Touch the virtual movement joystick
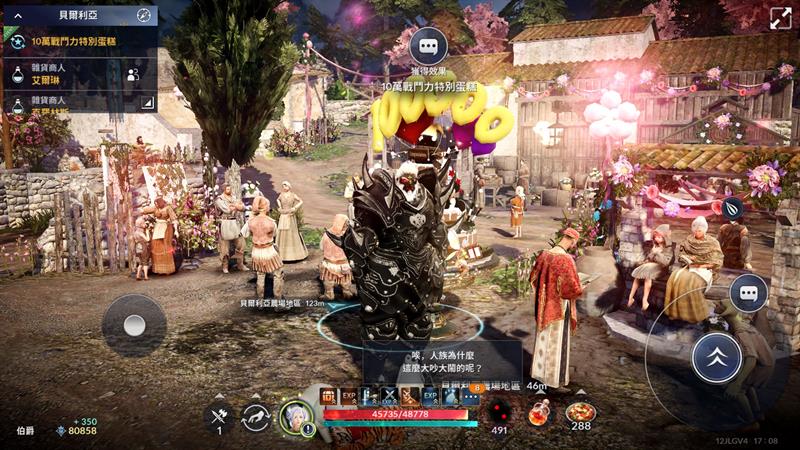Image resolution: width=800 pixels, height=450 pixels. (x=134, y=325)
